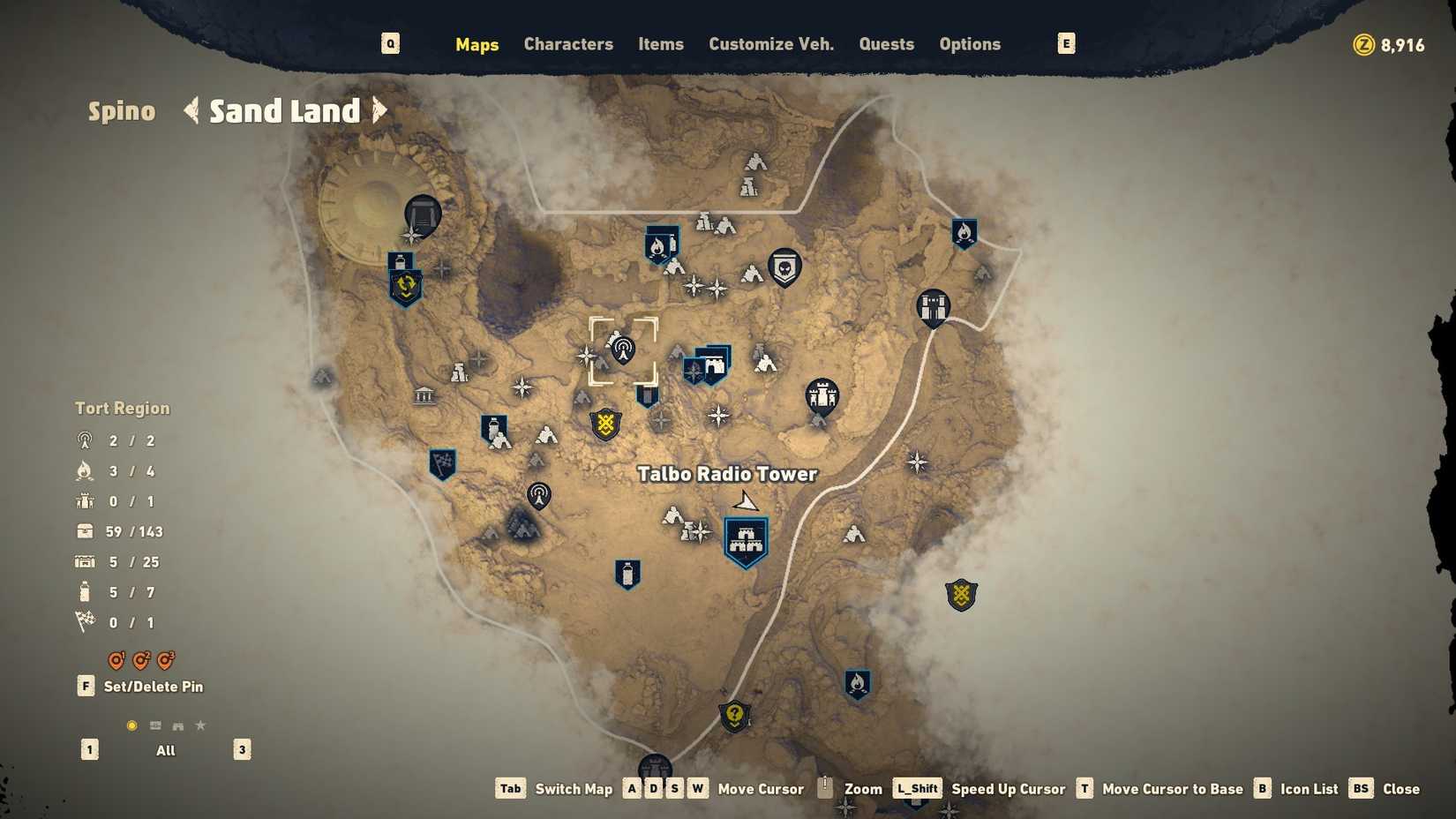Click the Icon List option in the bottom bar
The height and width of the screenshot is (819, 1456).
(1309, 788)
